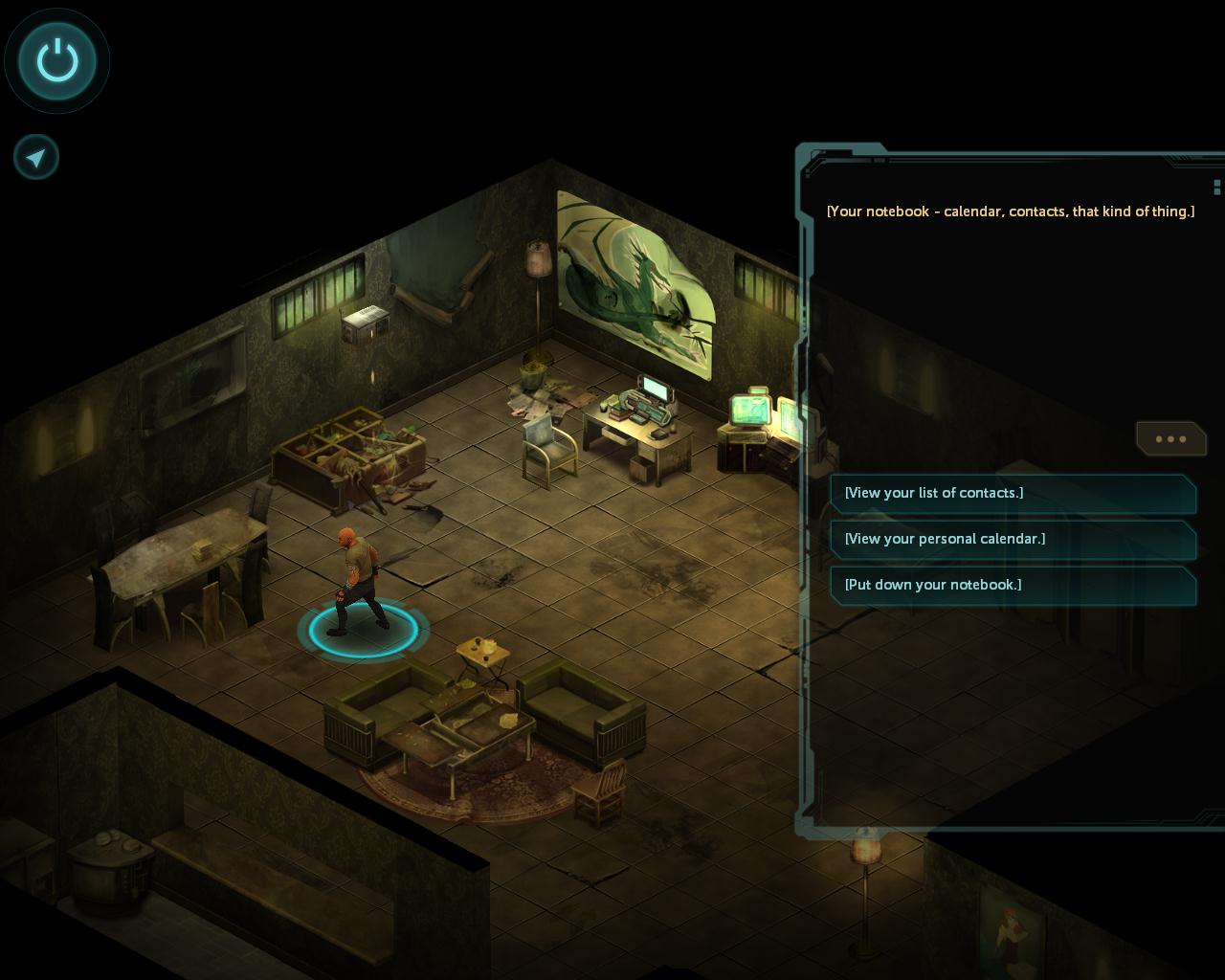Open the power button system menu
This screenshot has height=980, width=1225.
[x=57, y=61]
